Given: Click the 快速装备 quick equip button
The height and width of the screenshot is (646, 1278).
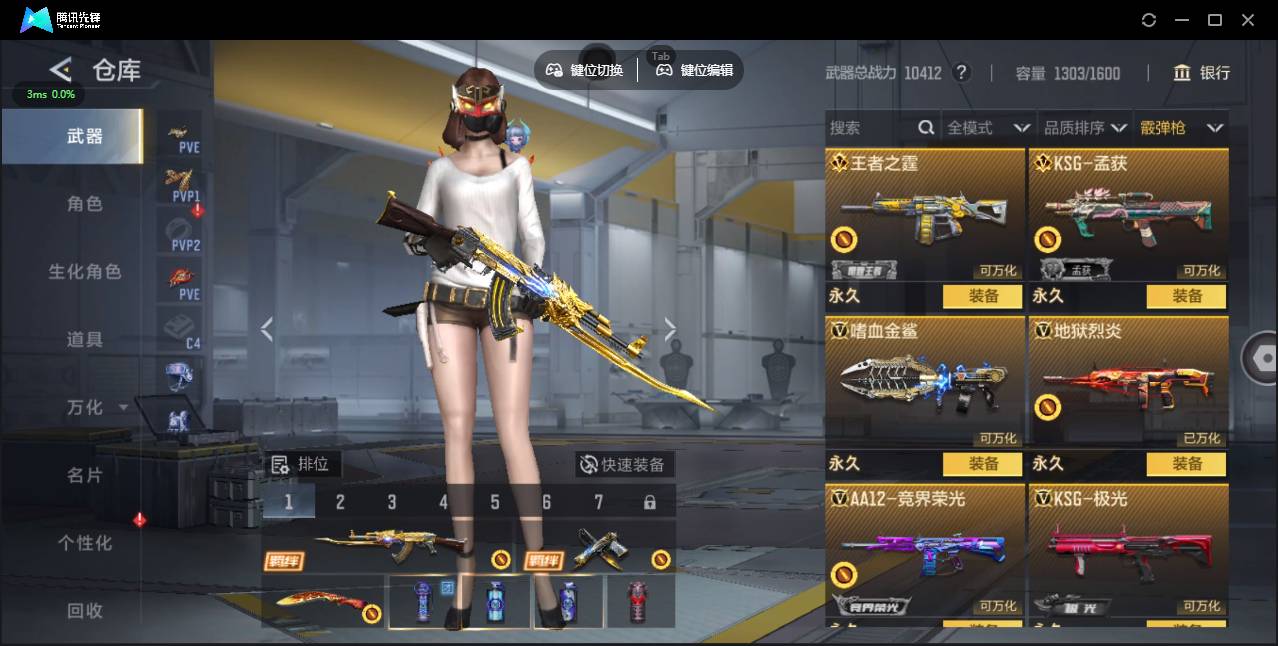Looking at the screenshot, I should 625,465.
